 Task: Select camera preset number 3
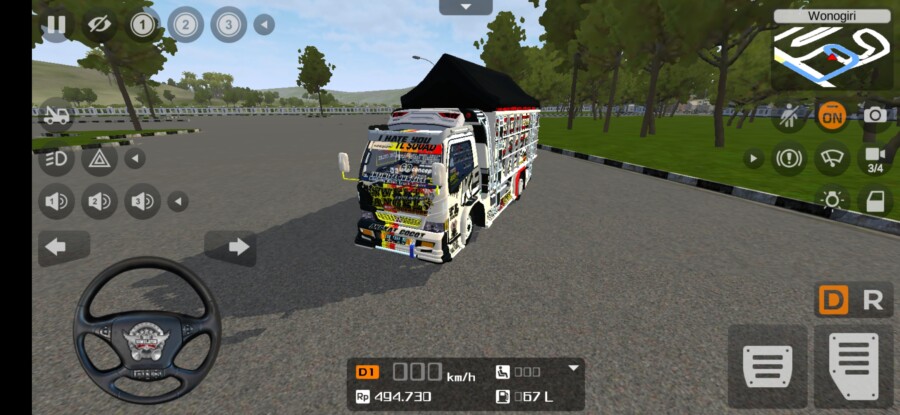pyautogui.click(x=228, y=24)
